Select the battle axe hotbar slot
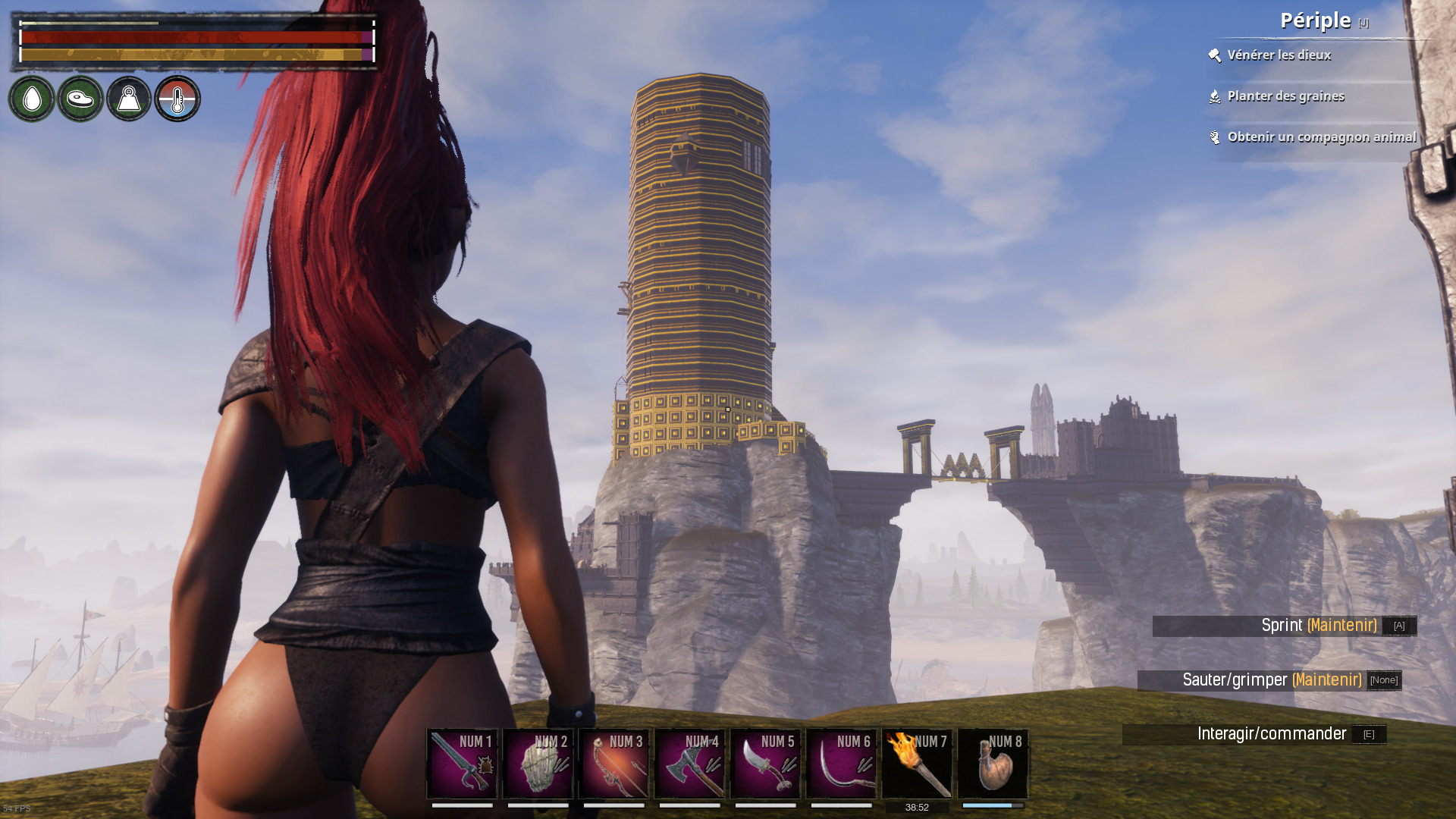This screenshot has height=819, width=1456. click(x=689, y=764)
